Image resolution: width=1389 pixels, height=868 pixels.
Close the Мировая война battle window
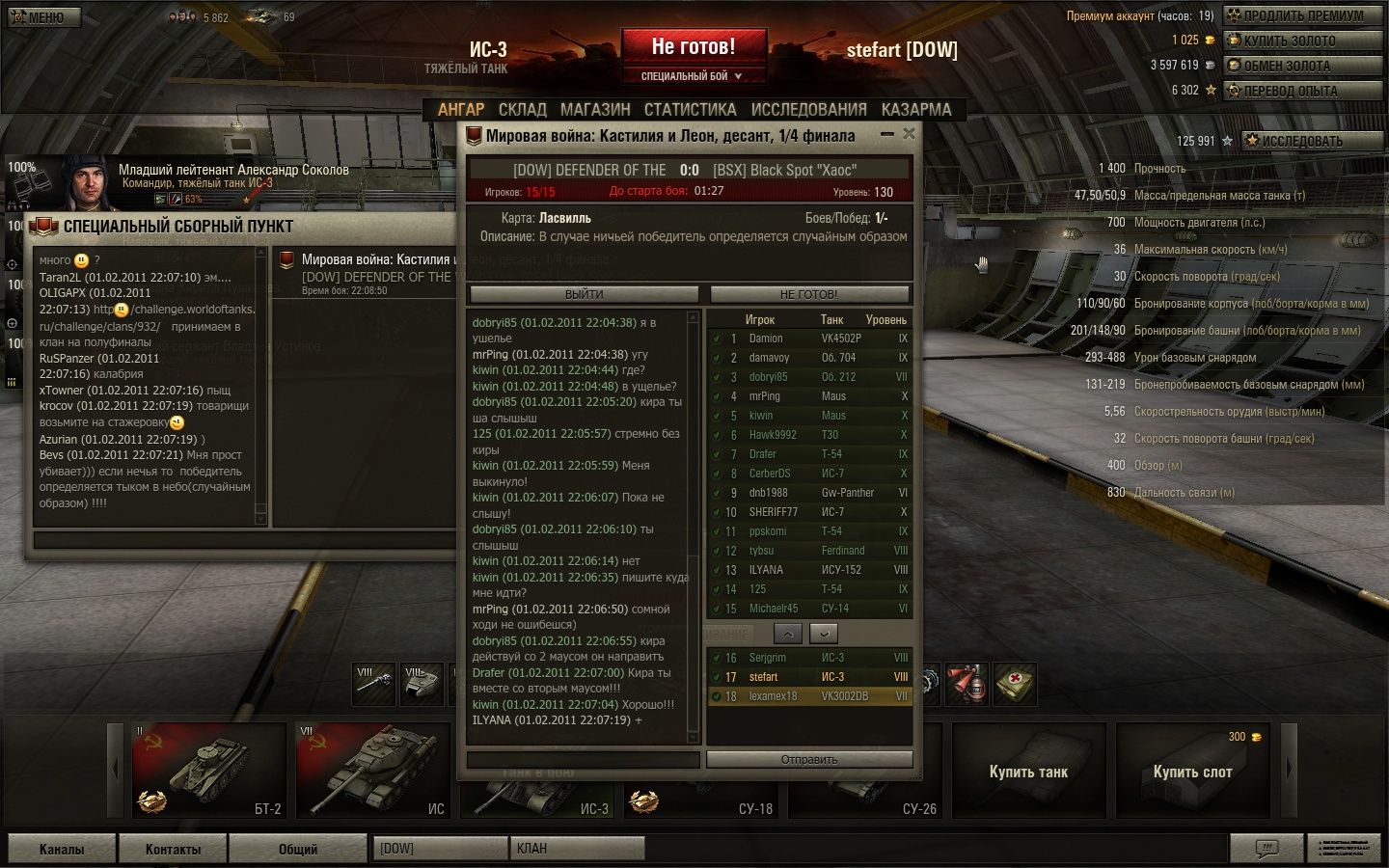(x=909, y=134)
